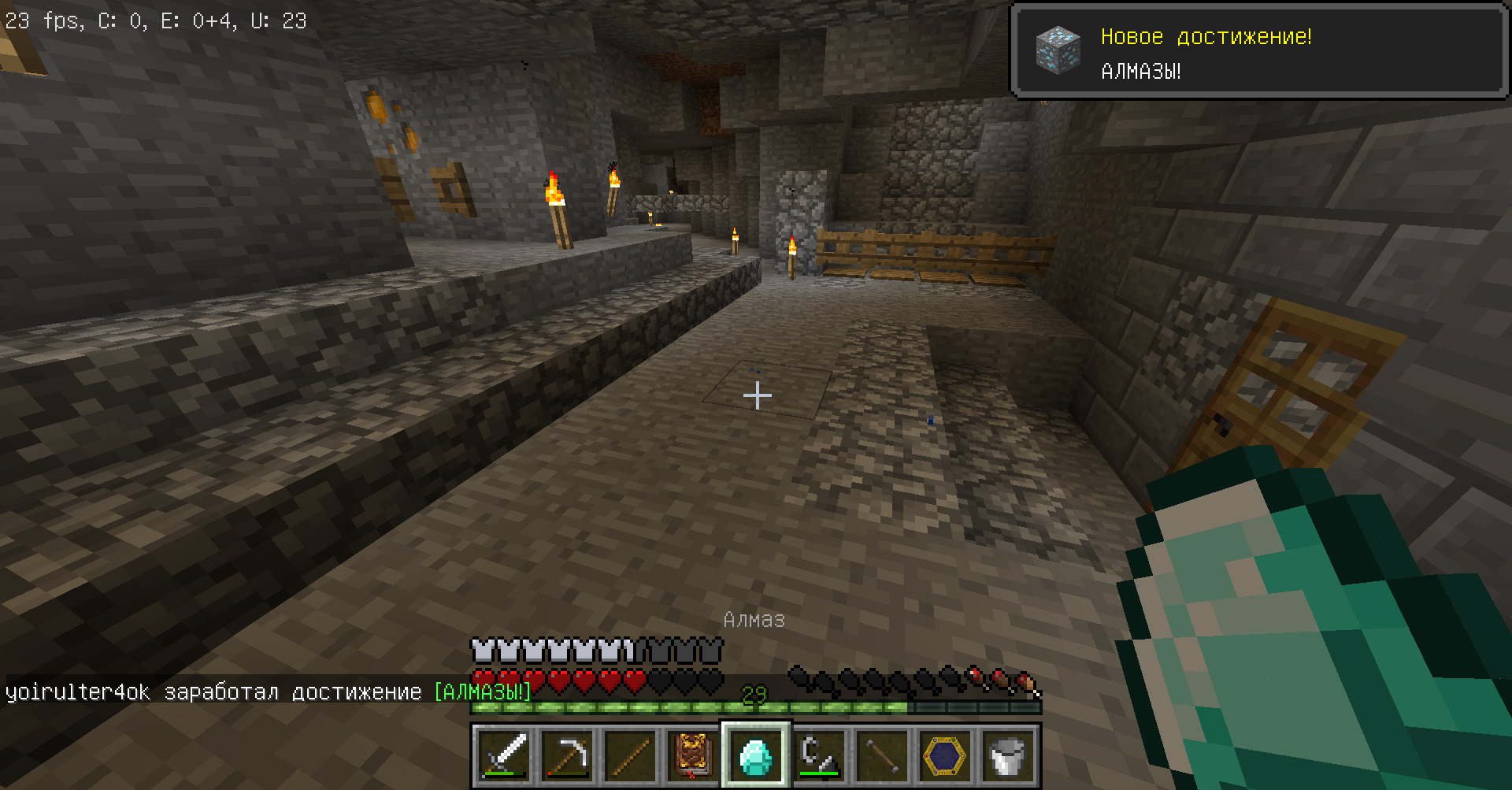Pick the metal-tipped rod hotbar slot
The image size is (1512, 790).
(882, 756)
